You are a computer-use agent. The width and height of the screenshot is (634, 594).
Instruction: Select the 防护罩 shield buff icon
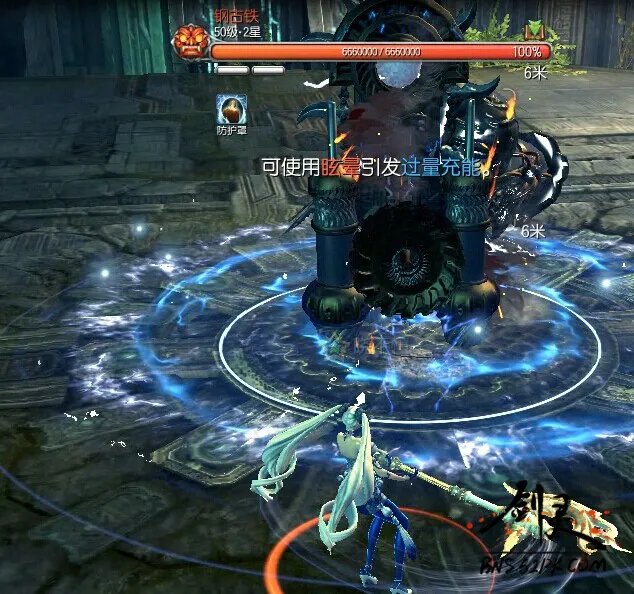(231, 108)
